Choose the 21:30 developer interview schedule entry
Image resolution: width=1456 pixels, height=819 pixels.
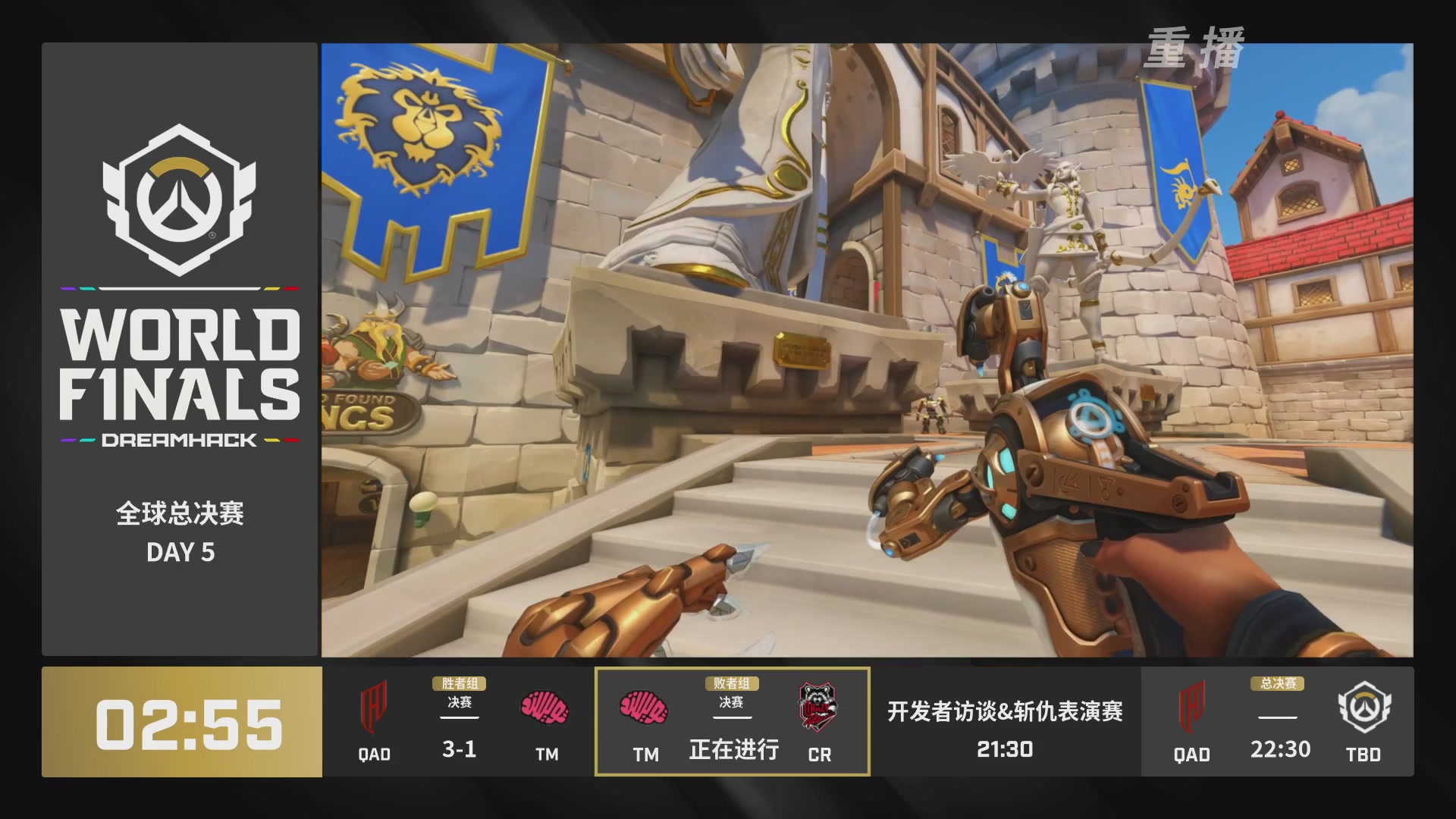[x=1005, y=726]
